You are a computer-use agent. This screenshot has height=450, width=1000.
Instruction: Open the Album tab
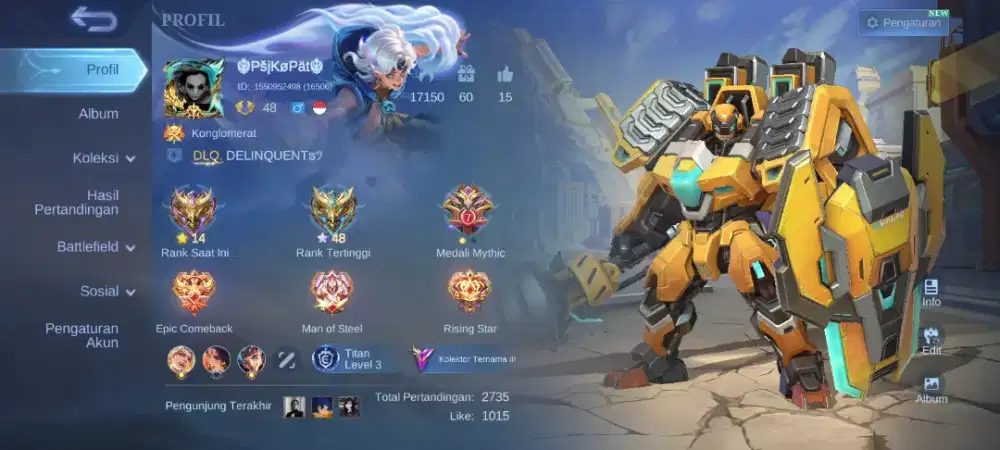(99, 114)
